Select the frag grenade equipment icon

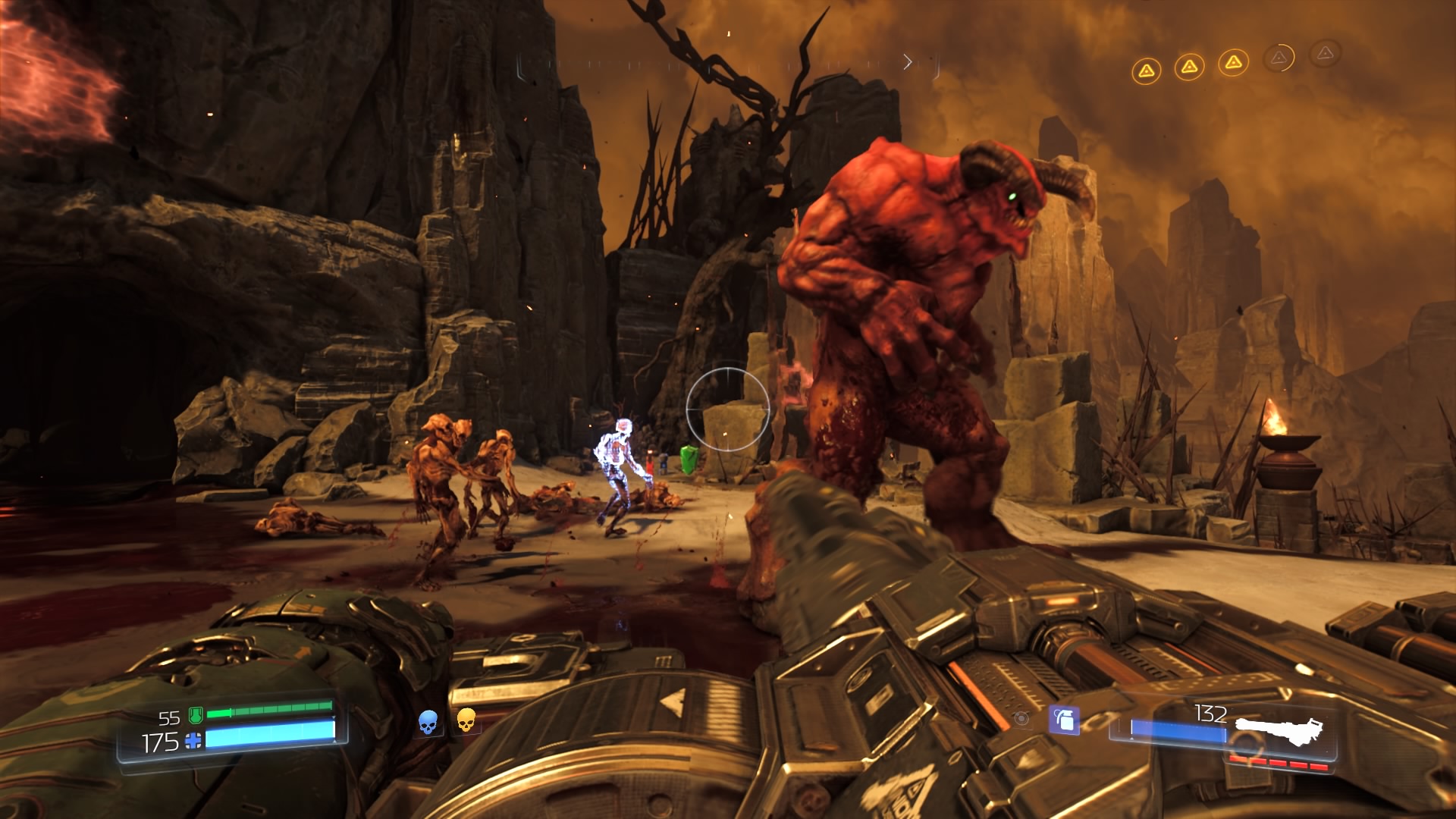pyautogui.click(x=1064, y=719)
